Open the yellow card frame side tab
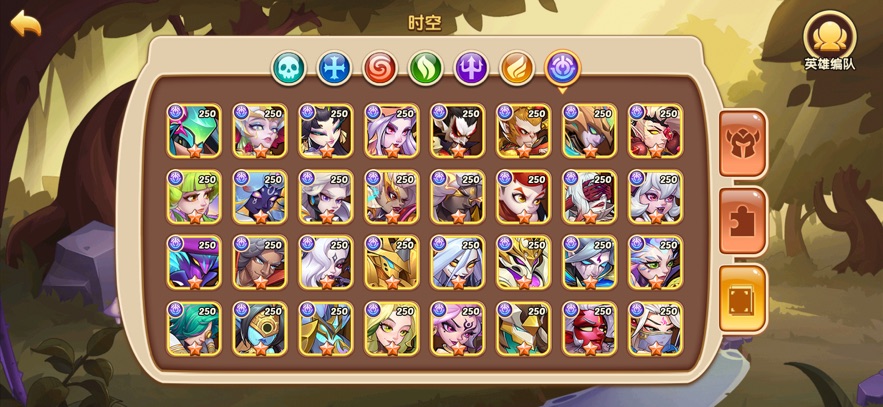The width and height of the screenshot is (883, 407). 742,296
